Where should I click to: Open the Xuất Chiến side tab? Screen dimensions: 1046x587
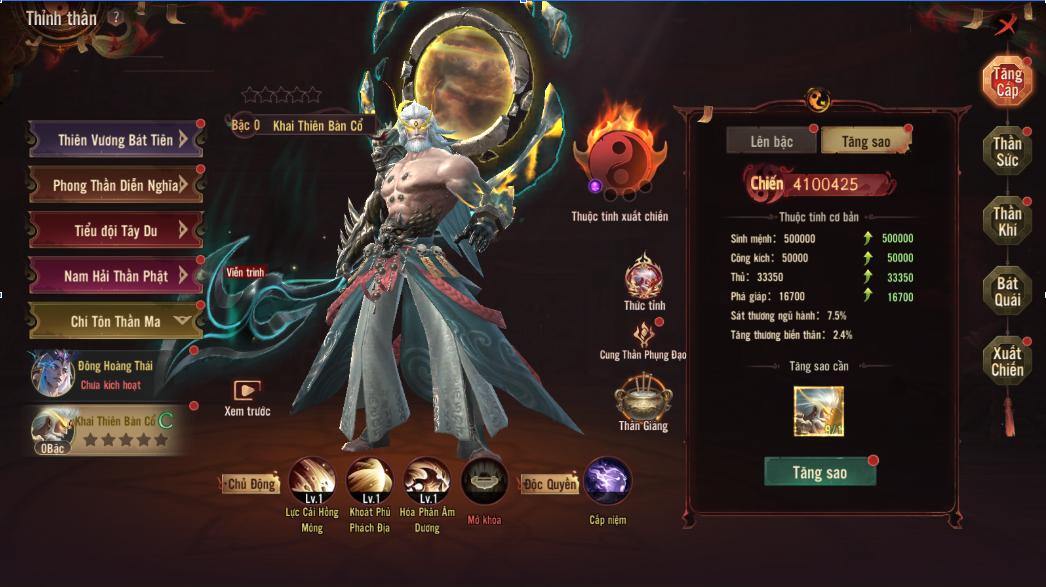coord(1006,362)
